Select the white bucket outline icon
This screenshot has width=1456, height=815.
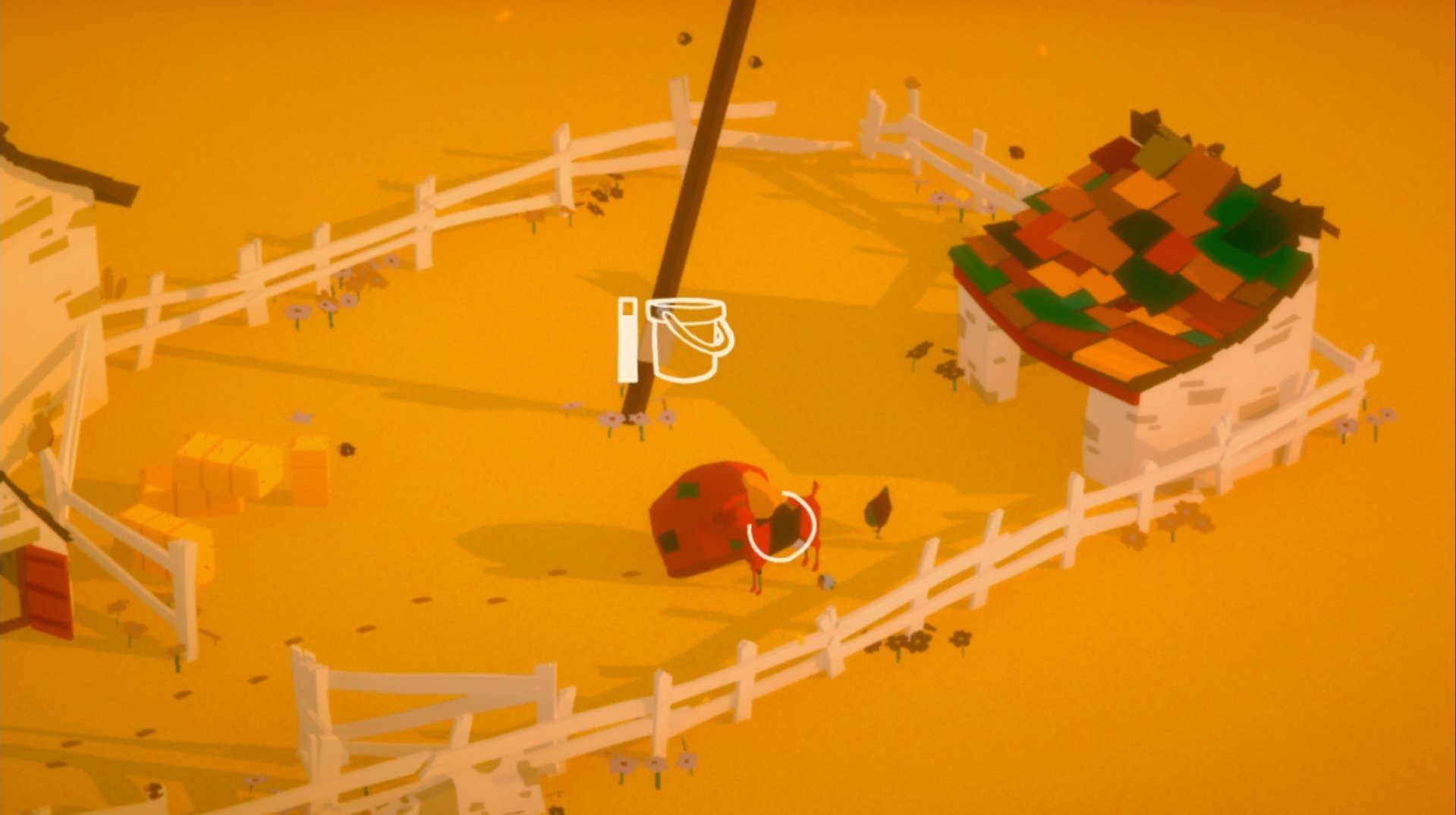pyautogui.click(x=689, y=340)
